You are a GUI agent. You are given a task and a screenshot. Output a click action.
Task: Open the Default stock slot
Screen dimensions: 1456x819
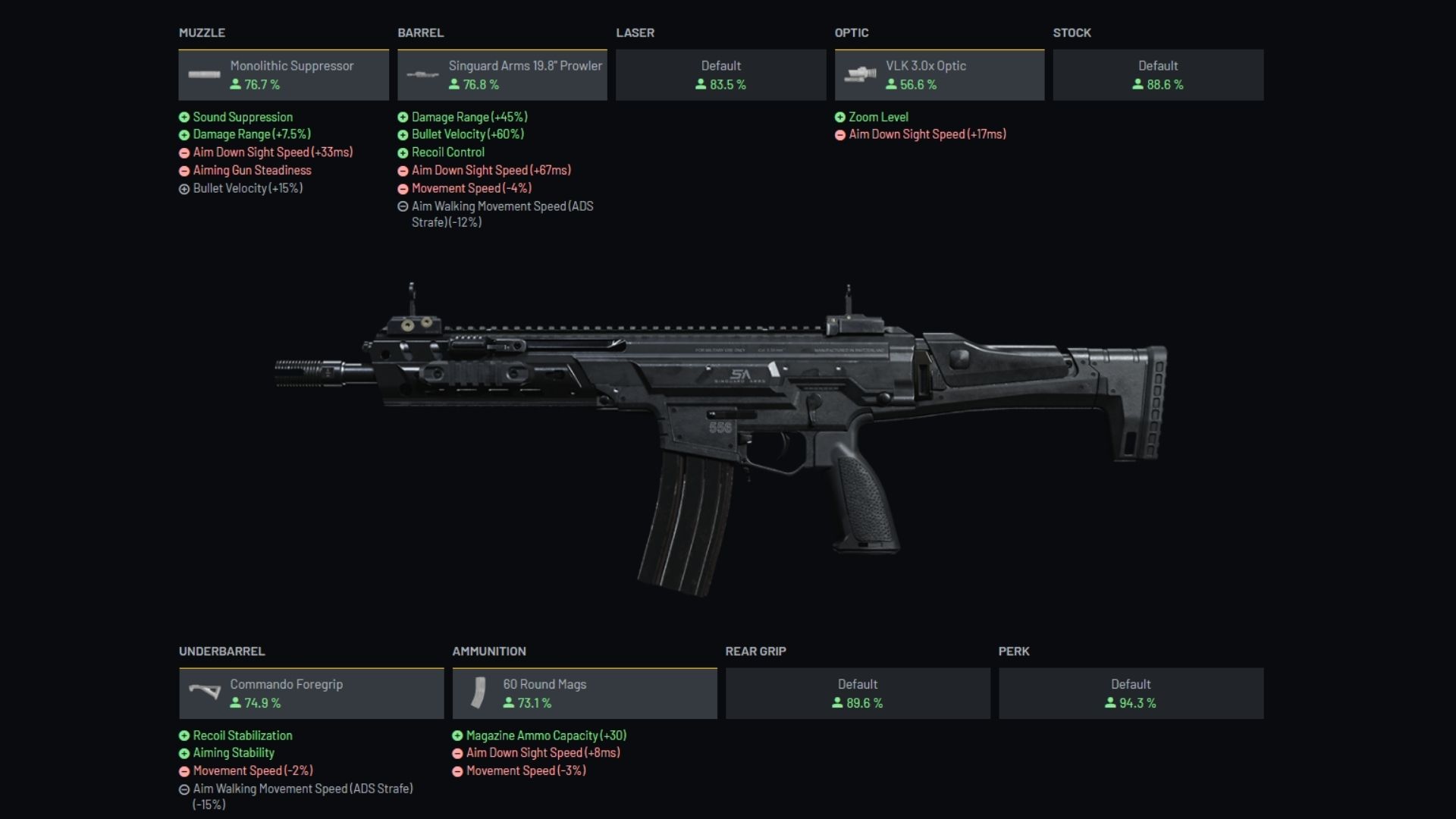[1158, 75]
